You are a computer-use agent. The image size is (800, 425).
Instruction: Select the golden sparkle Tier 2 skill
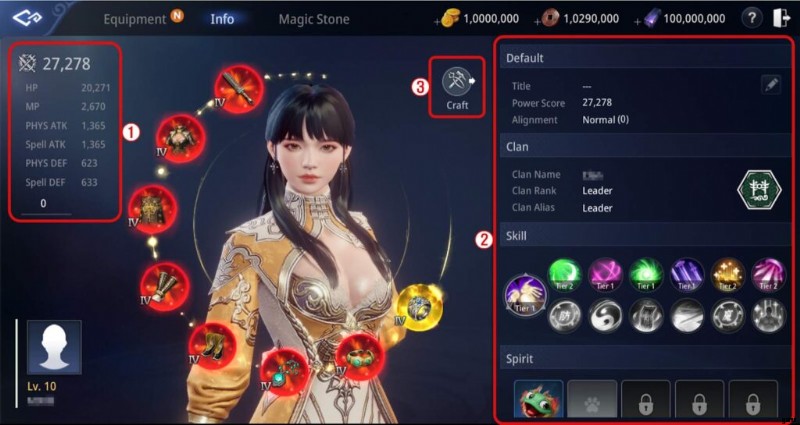[x=727, y=274]
